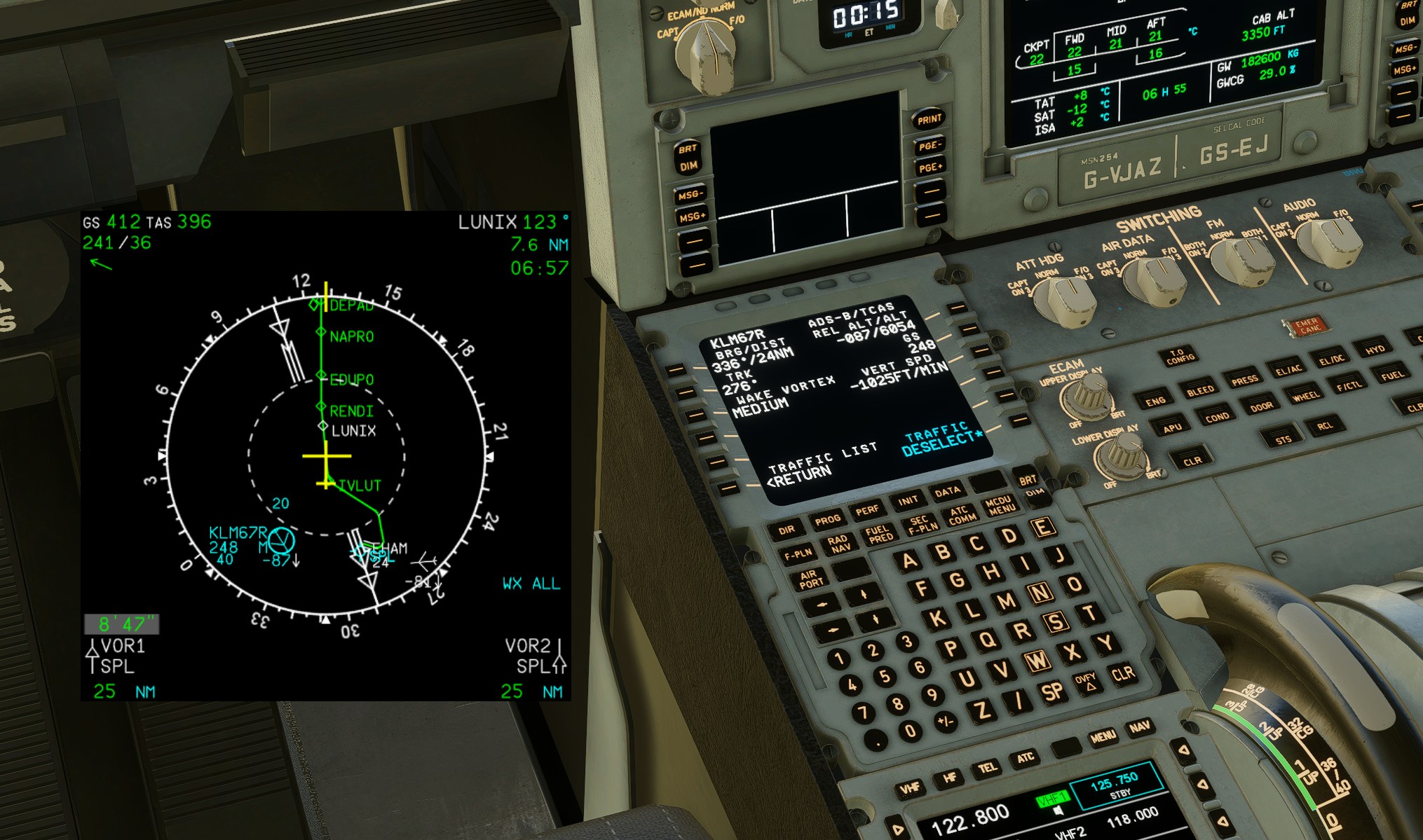Activate the T.O CONFIG button

pos(1180,357)
